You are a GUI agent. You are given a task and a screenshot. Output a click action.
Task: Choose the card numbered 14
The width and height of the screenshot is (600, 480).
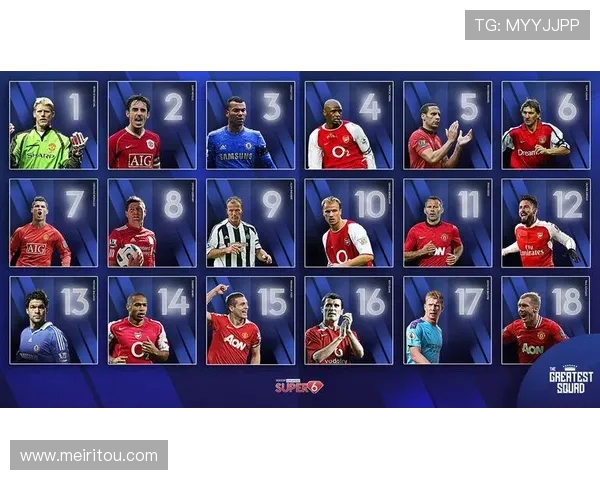(x=152, y=320)
